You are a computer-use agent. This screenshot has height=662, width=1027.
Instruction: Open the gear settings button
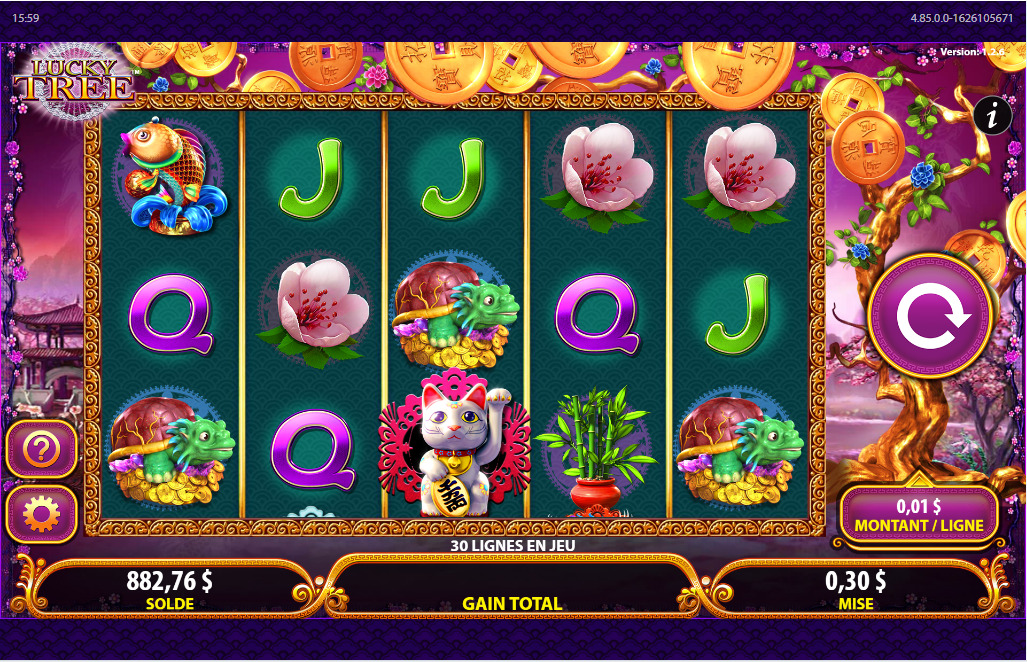tap(42, 514)
